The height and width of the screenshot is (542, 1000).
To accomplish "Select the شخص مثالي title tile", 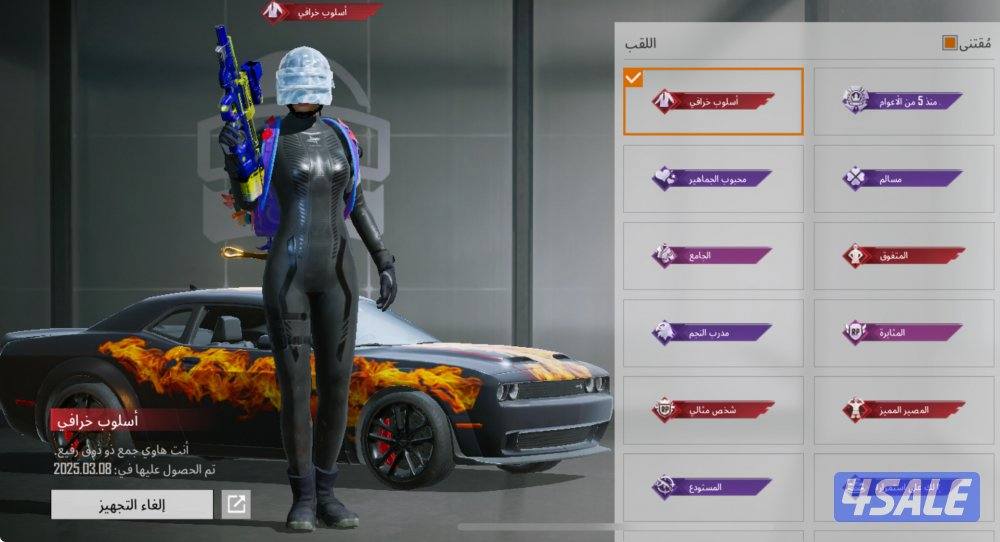I will [x=713, y=409].
